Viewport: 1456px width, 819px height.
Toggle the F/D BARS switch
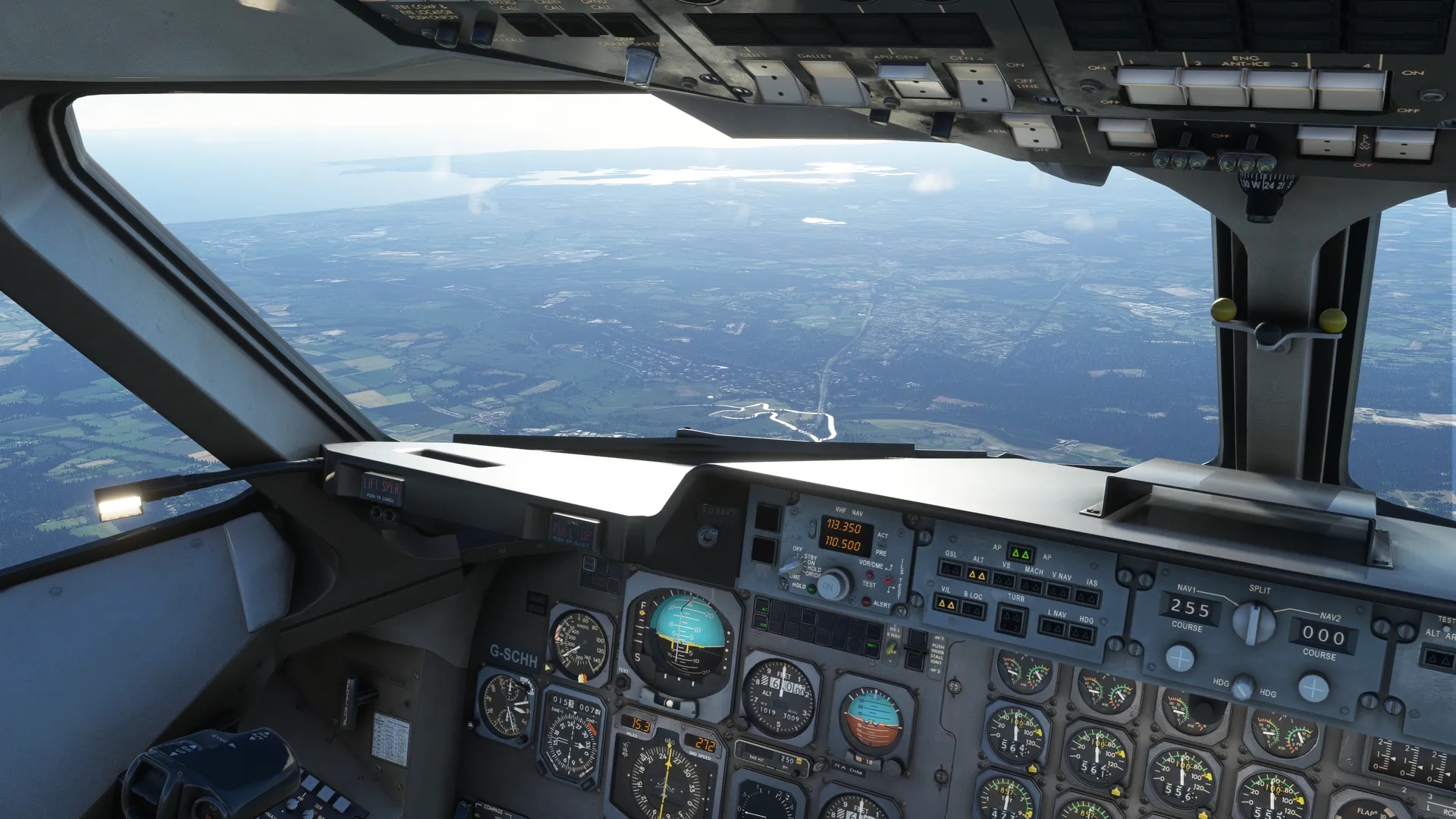pos(708,537)
